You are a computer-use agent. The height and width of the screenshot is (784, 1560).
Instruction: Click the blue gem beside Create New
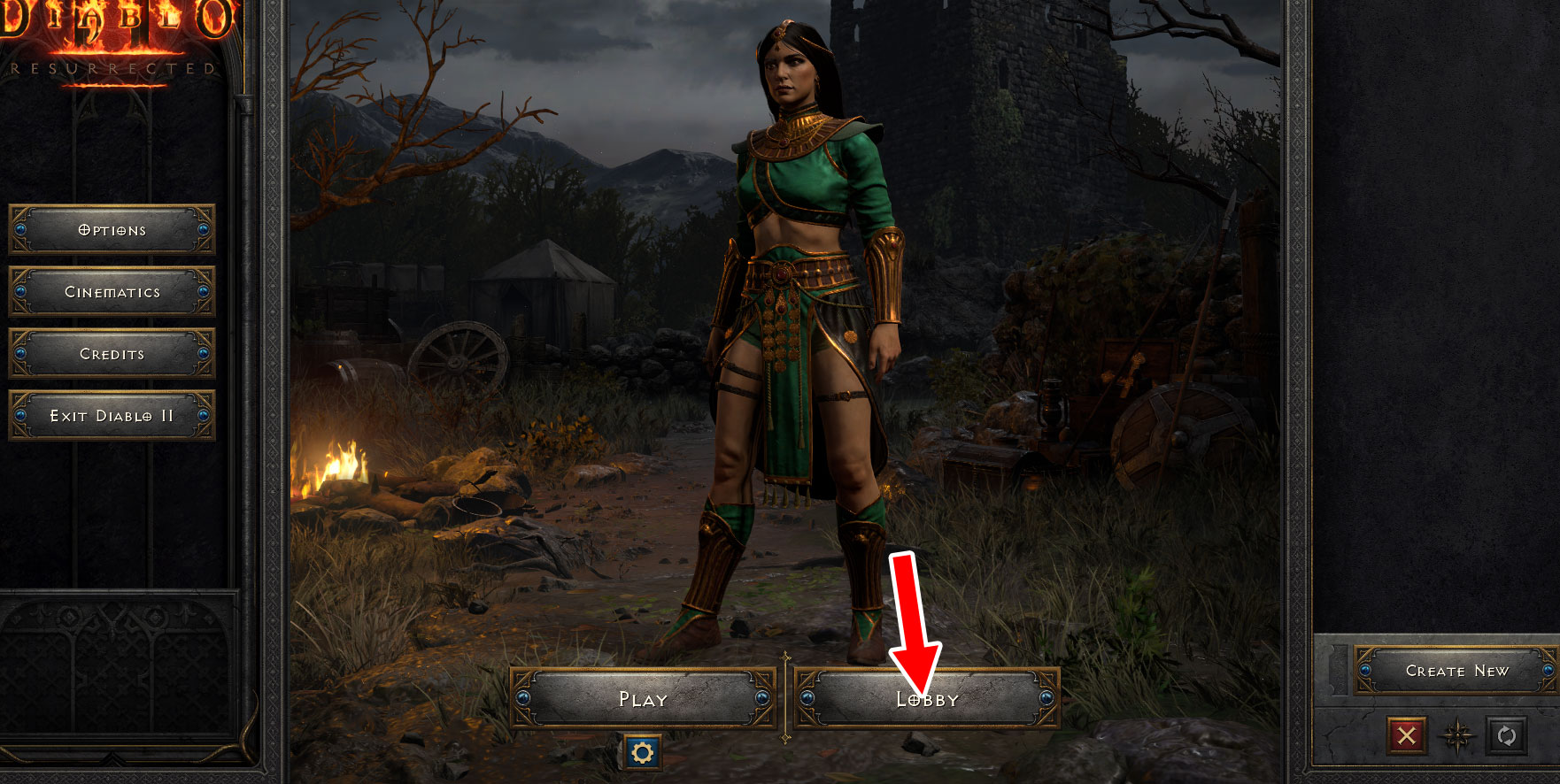click(1365, 670)
